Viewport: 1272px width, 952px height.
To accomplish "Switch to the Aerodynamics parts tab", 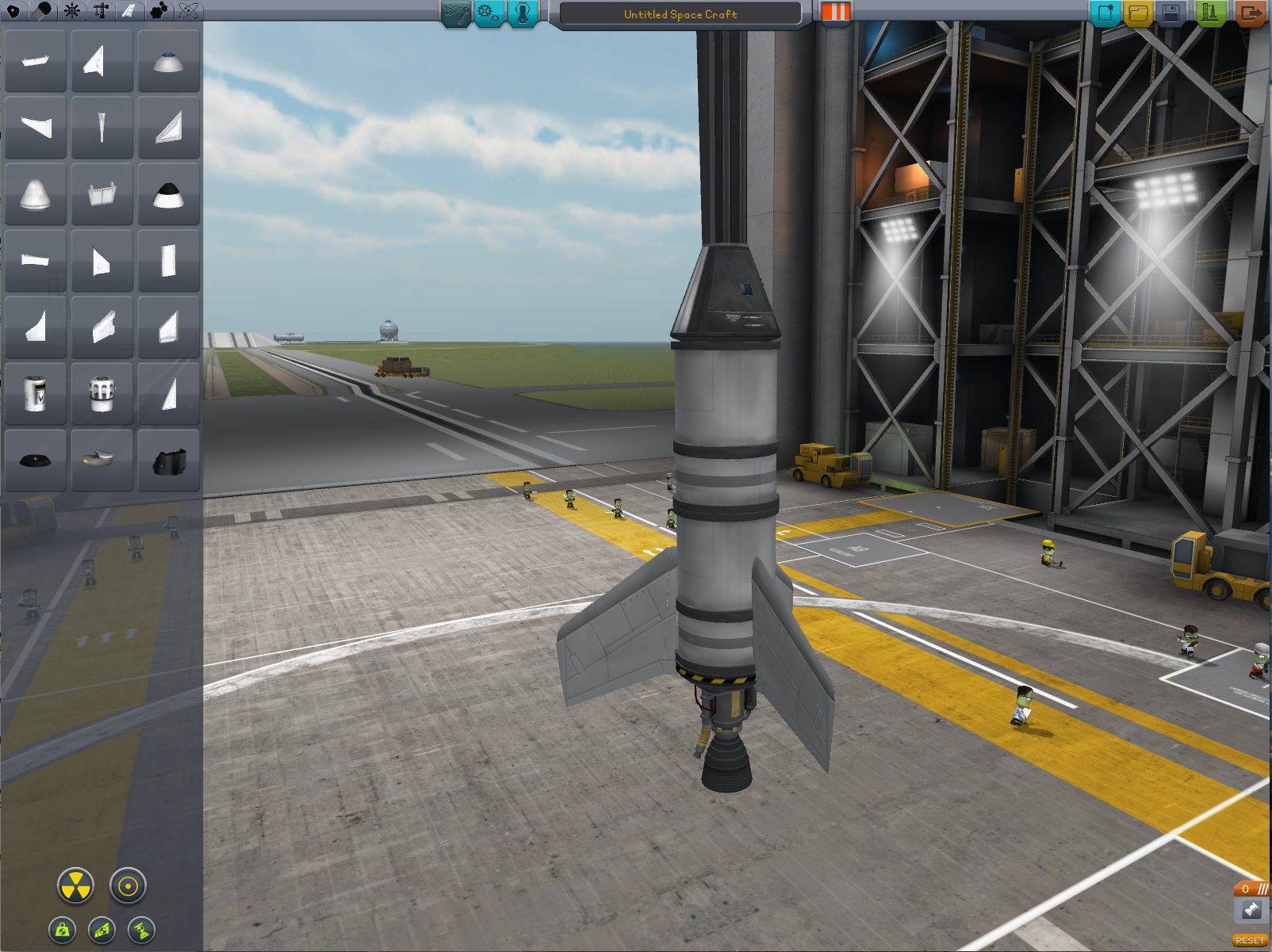I will pyautogui.click(x=129, y=10).
